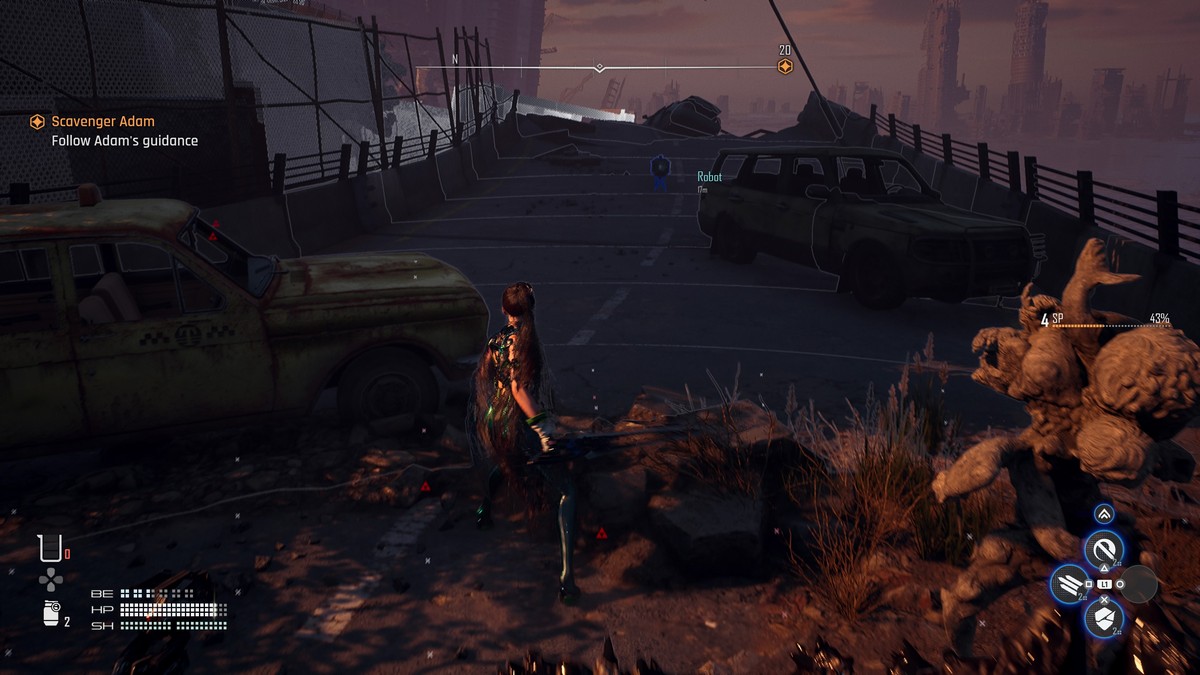Activate the triple blade skill
This screenshot has height=675, width=1200.
[1068, 584]
